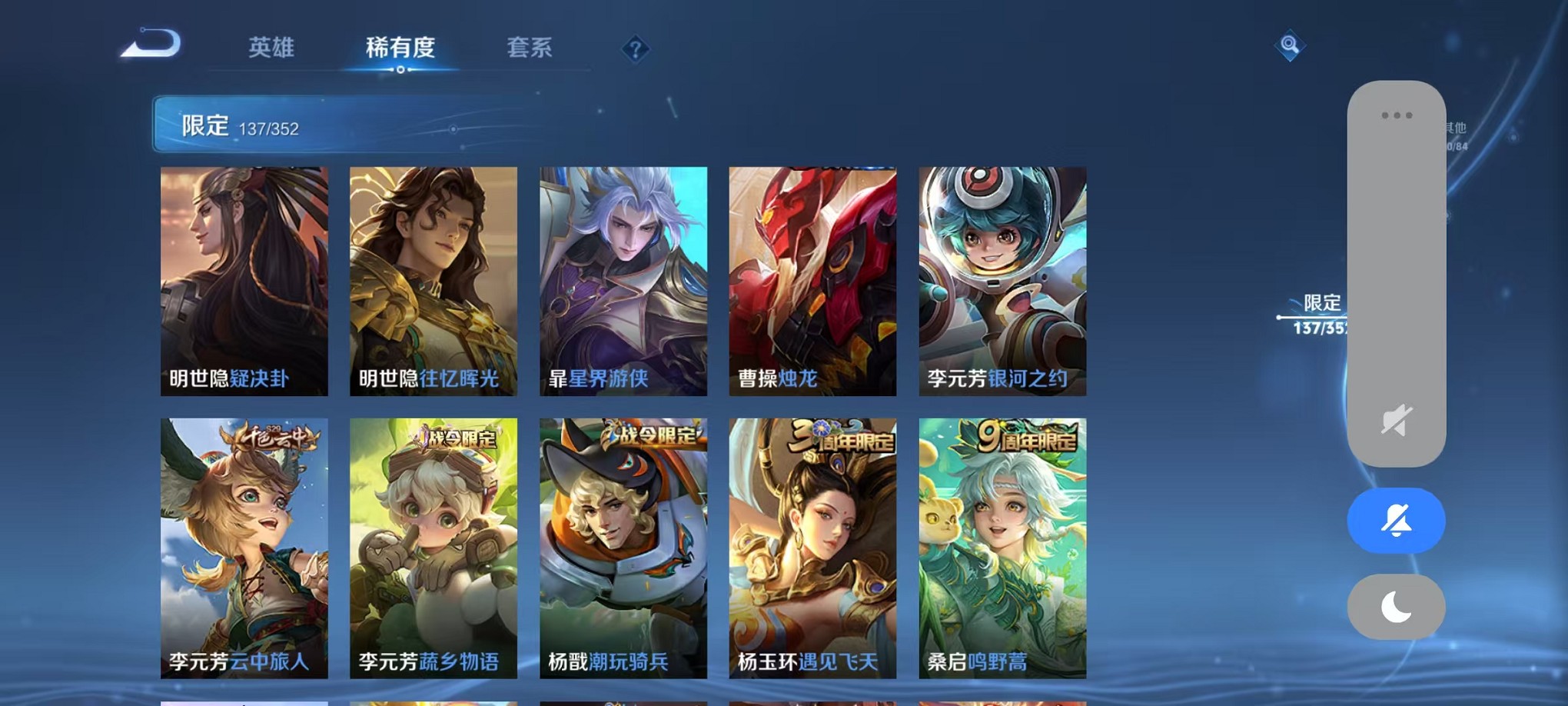Enable dark mode with the moon toggle

[x=1397, y=607]
